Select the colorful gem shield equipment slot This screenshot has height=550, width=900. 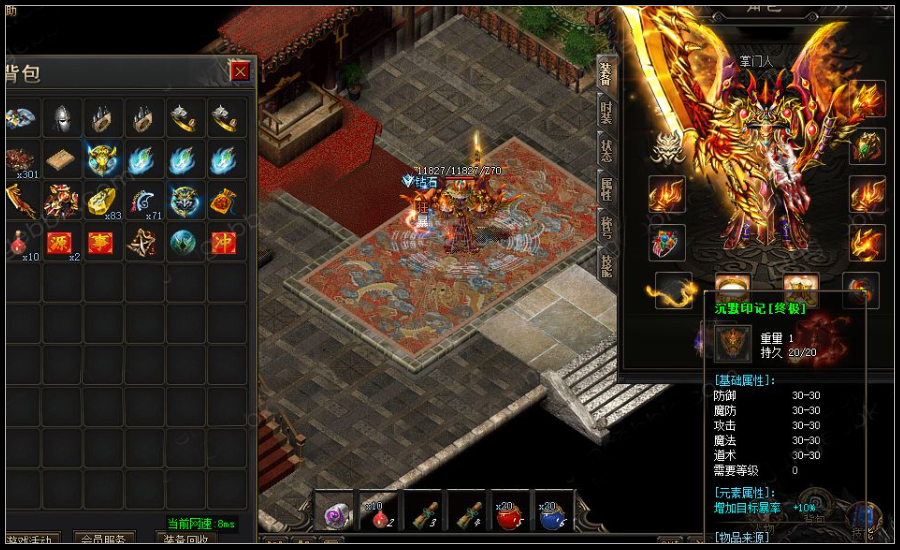pyautogui.click(x=666, y=242)
